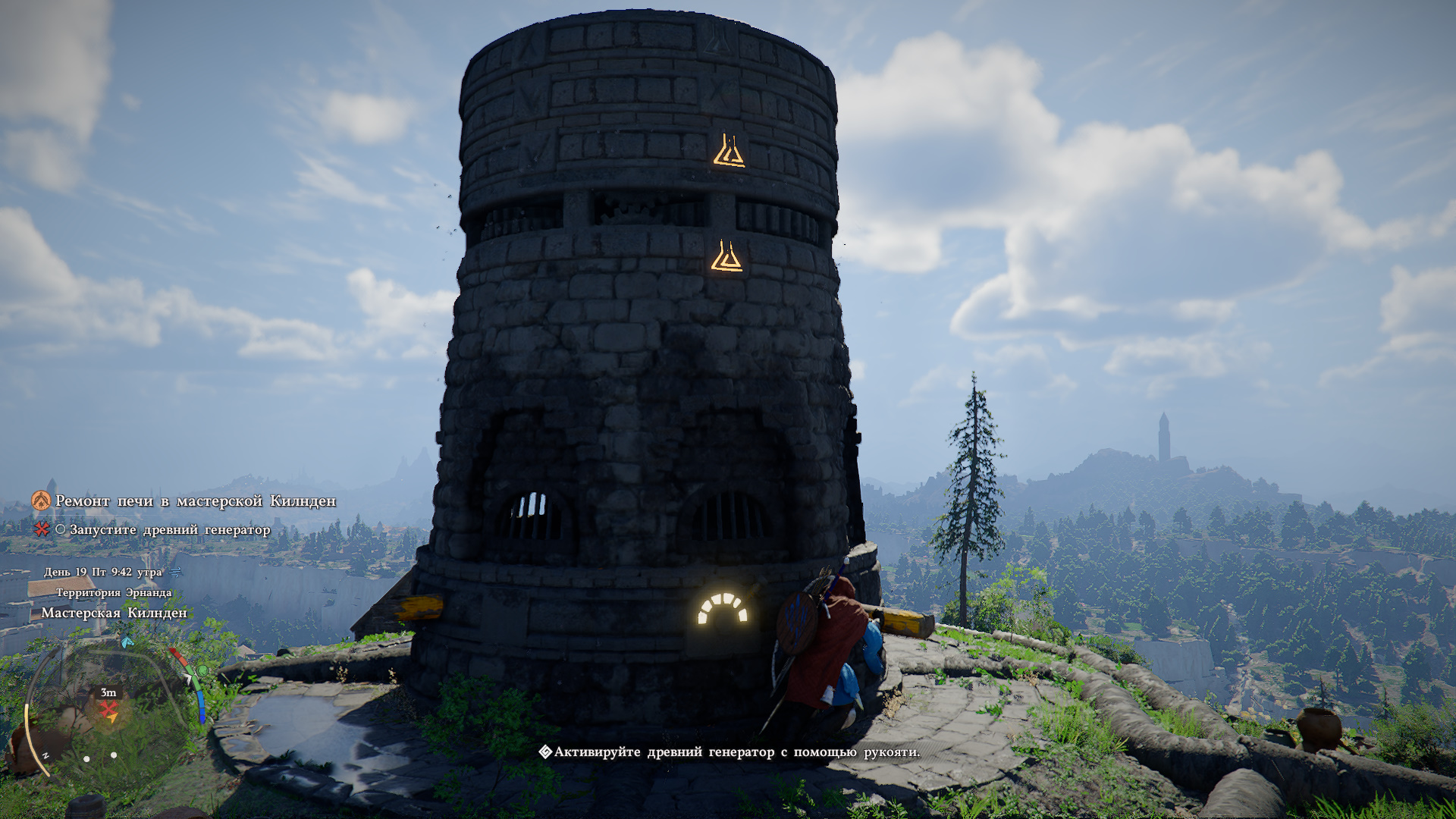Screen dimensions: 1456x819
Task: Click the red quest marker on minimap
Action: pos(110,709)
